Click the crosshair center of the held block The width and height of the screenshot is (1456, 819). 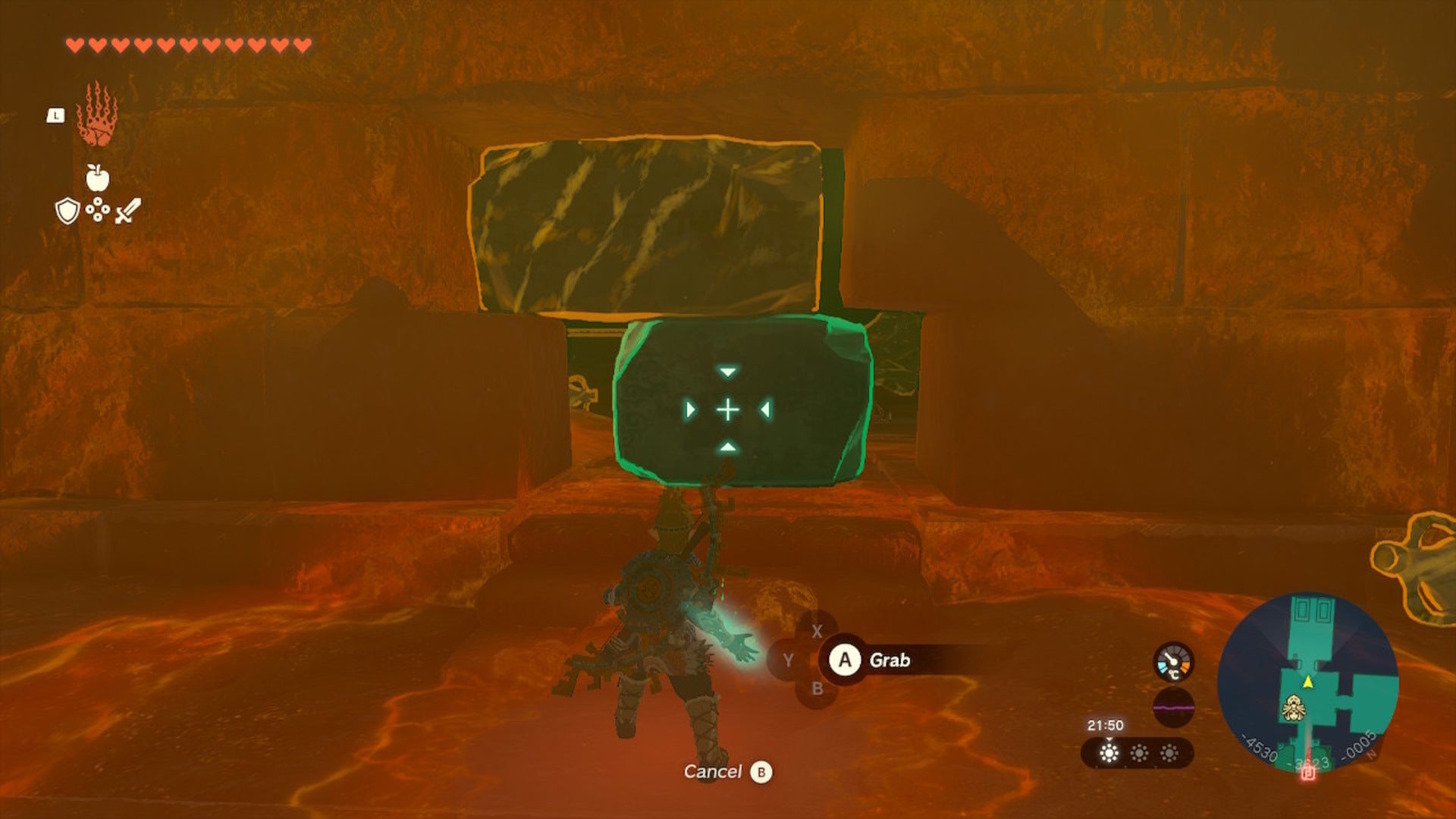726,409
